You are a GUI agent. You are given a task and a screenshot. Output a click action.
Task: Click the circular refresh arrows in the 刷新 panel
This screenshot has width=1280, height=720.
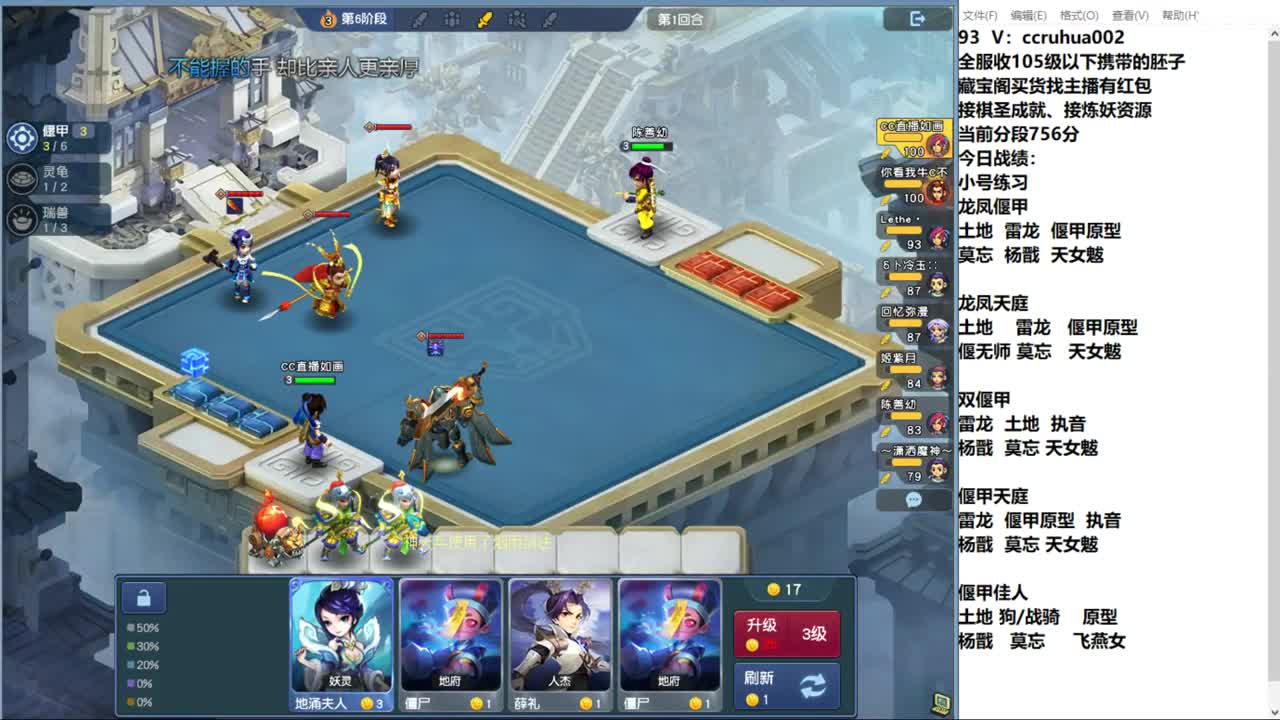[813, 686]
